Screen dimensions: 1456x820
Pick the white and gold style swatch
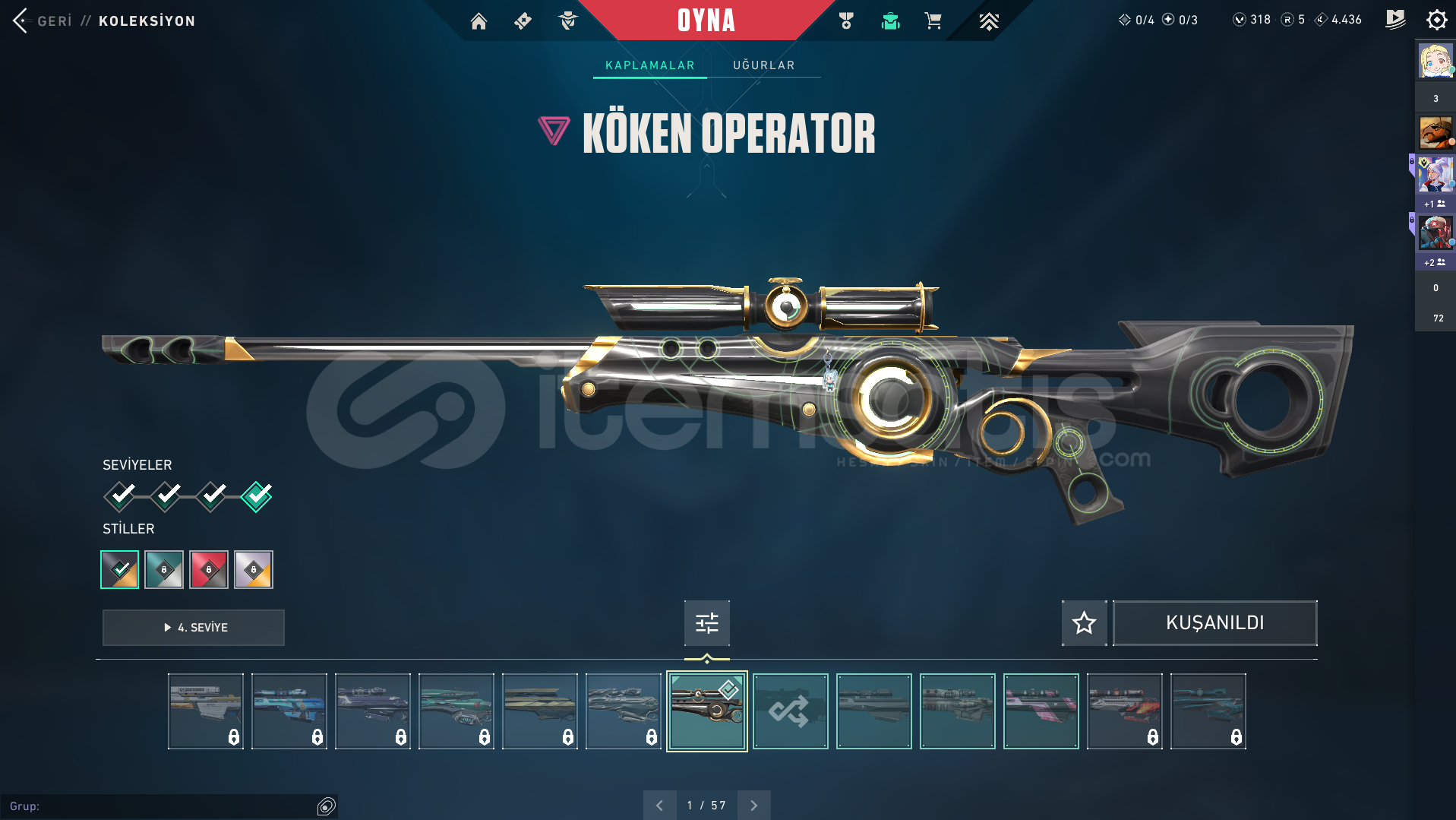254,569
